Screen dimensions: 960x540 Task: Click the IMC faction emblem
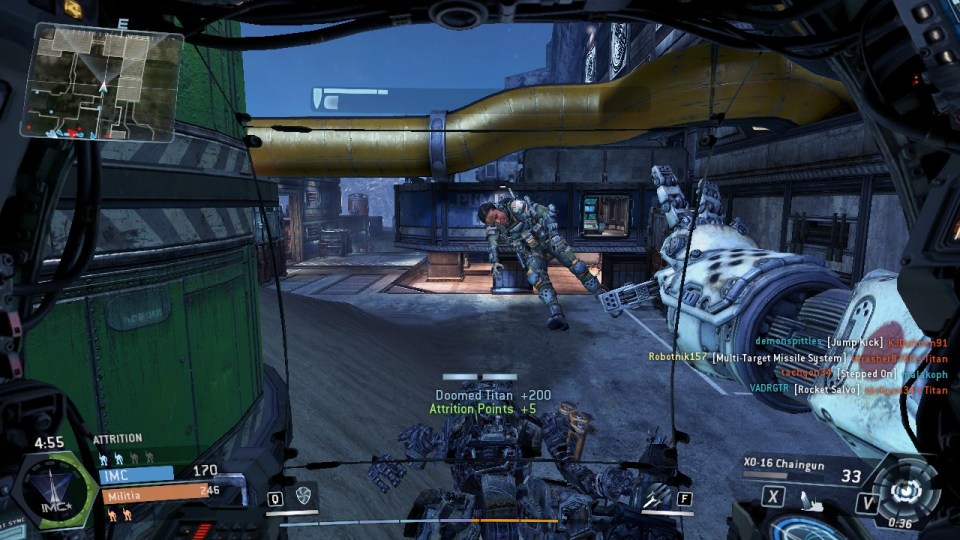[54, 489]
